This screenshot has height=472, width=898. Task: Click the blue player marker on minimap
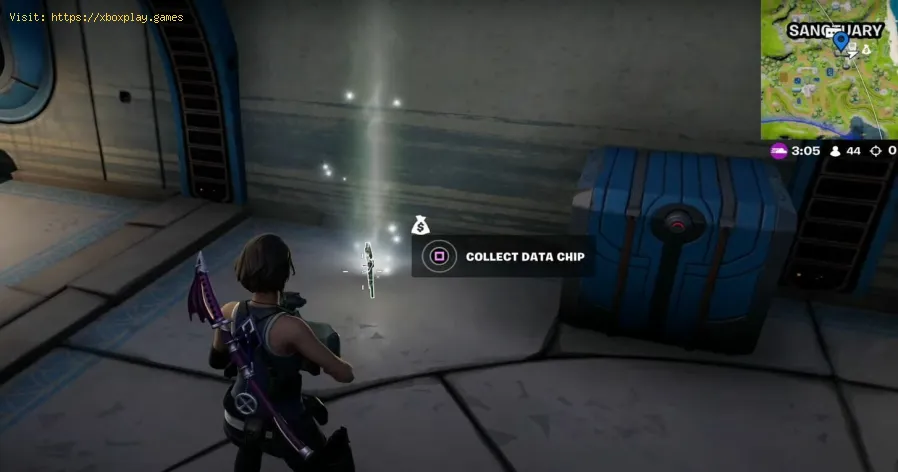point(841,42)
